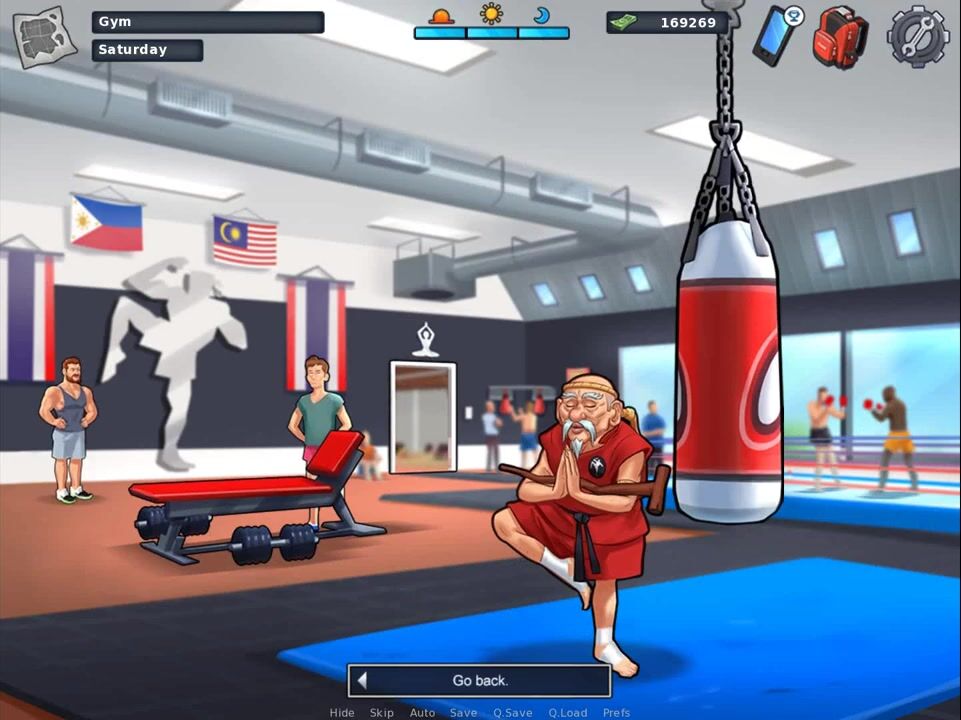Open the red backpack inventory
Screen dimensions: 961x720
839,38
